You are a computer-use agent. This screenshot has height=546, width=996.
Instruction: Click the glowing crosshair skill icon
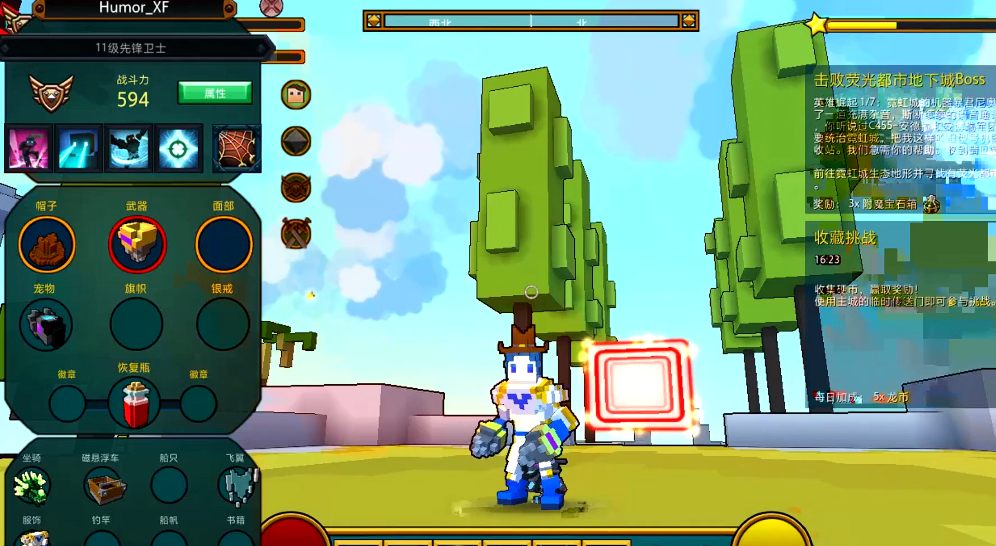[x=179, y=148]
